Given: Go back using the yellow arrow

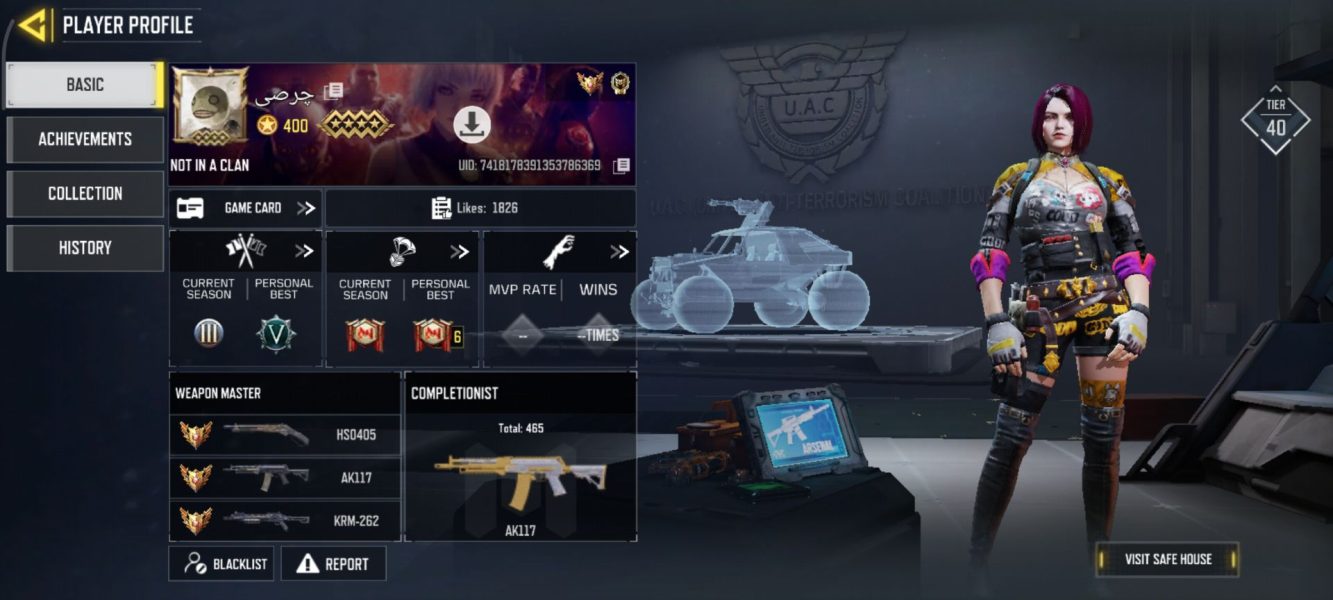Looking at the screenshot, I should pyautogui.click(x=32, y=25).
